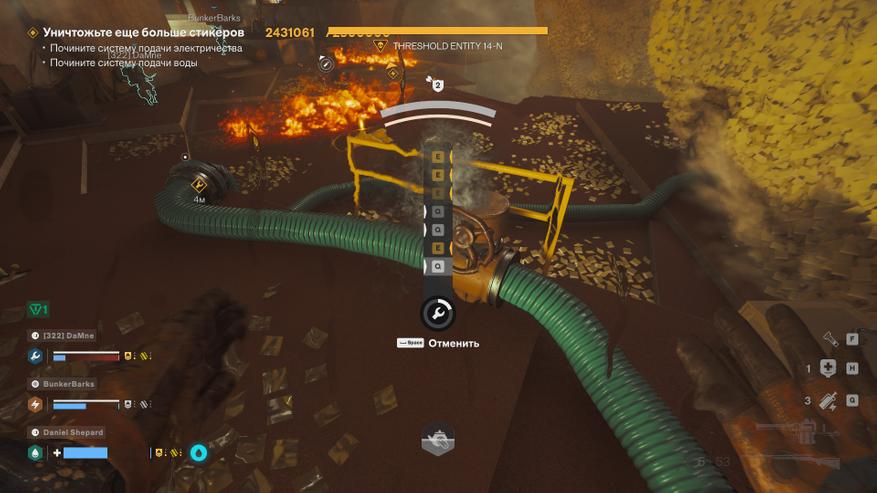The width and height of the screenshot is (877, 493).
Task: Click DaMne's blue wrench kit icon
Action: (35, 356)
